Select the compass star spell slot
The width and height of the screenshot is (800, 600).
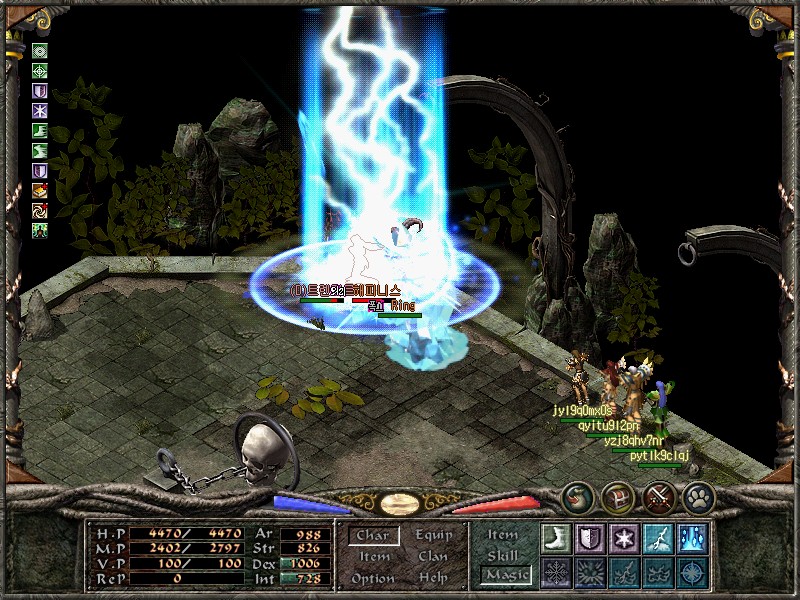click(691, 573)
